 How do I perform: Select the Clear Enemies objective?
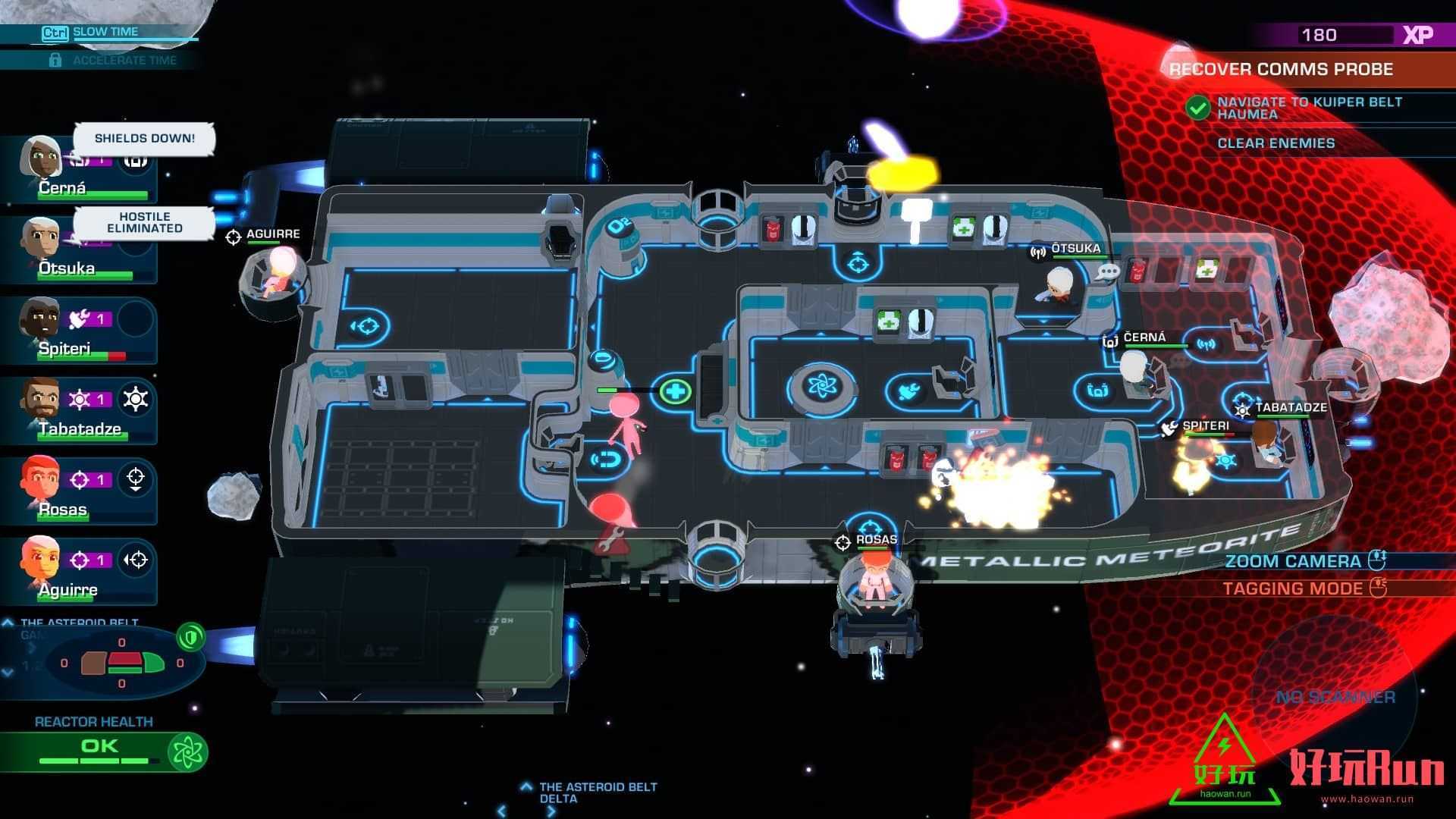pos(1276,143)
